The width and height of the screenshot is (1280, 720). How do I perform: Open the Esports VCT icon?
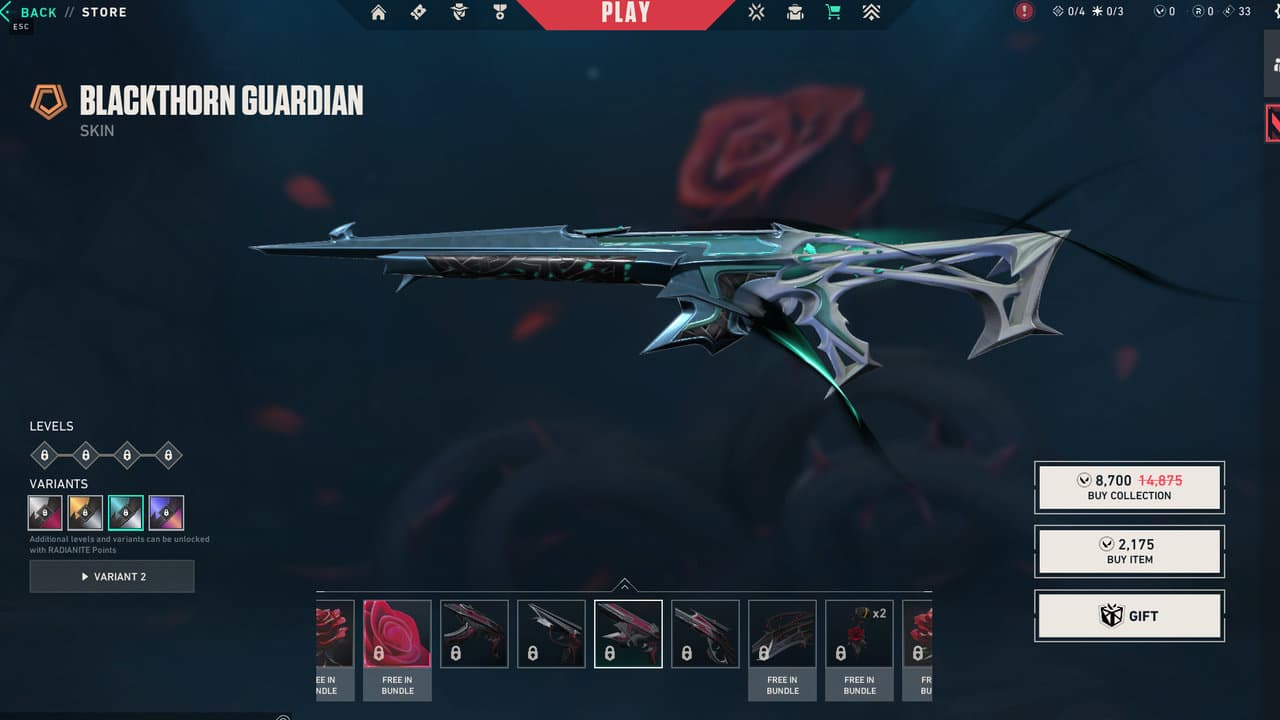[x=757, y=12]
